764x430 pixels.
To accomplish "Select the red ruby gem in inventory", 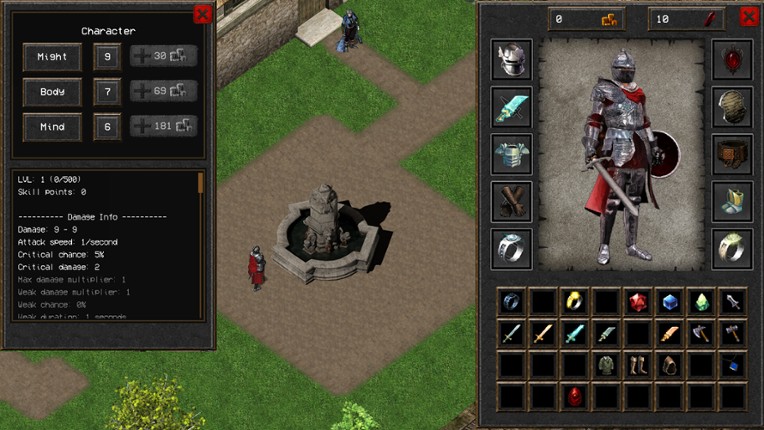I will (x=637, y=301).
